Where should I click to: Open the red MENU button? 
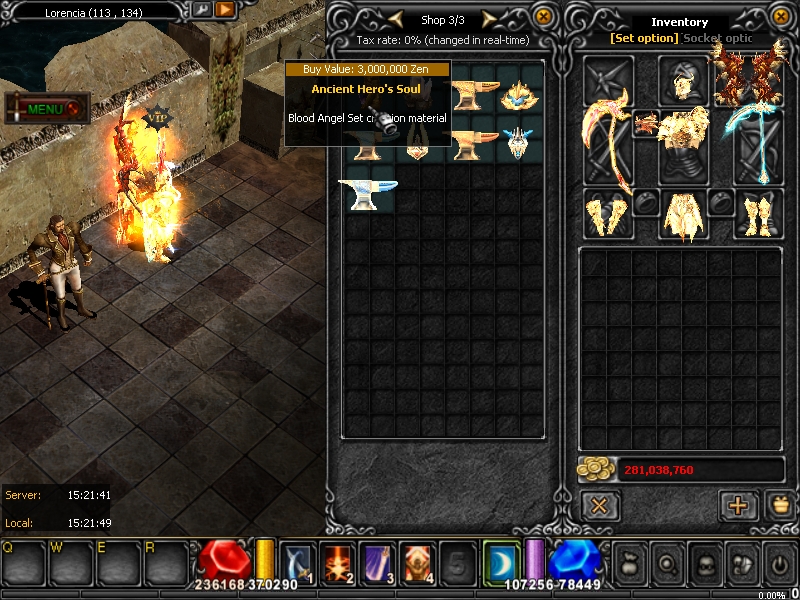[x=47, y=108]
